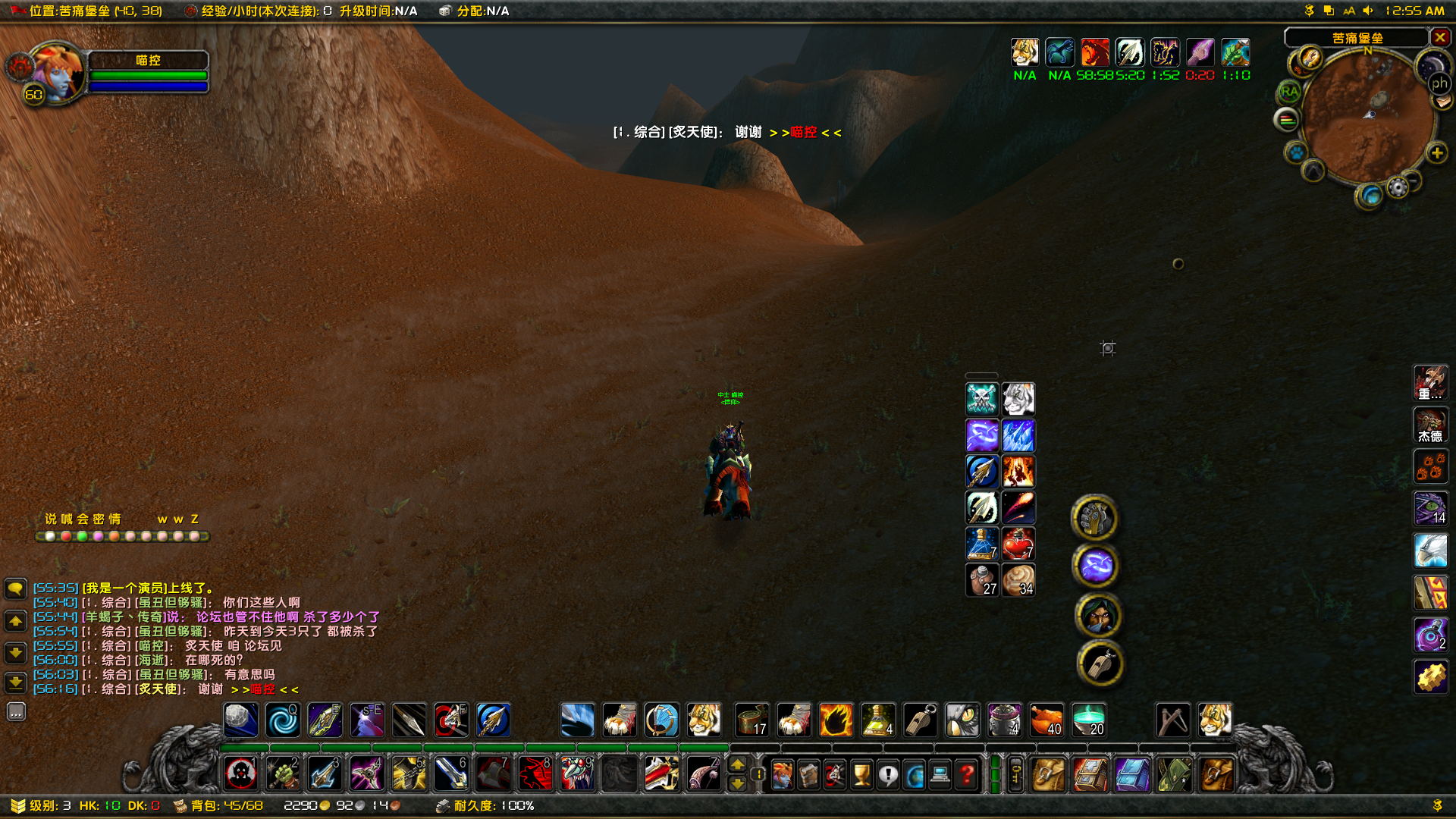
Task: Zoom in the minimap with the plus button
Action: [x=1437, y=153]
